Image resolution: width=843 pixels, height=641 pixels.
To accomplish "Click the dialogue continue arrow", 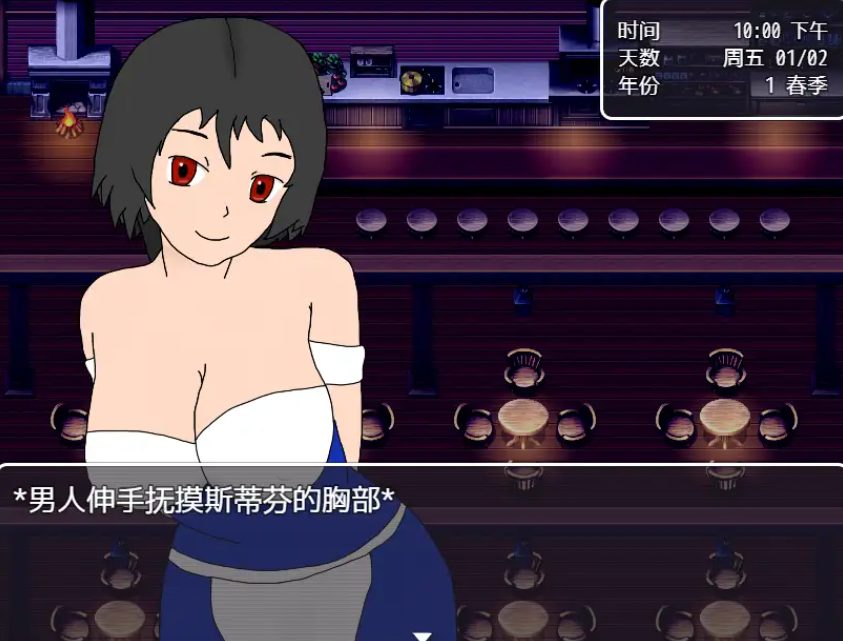I will (422, 635).
